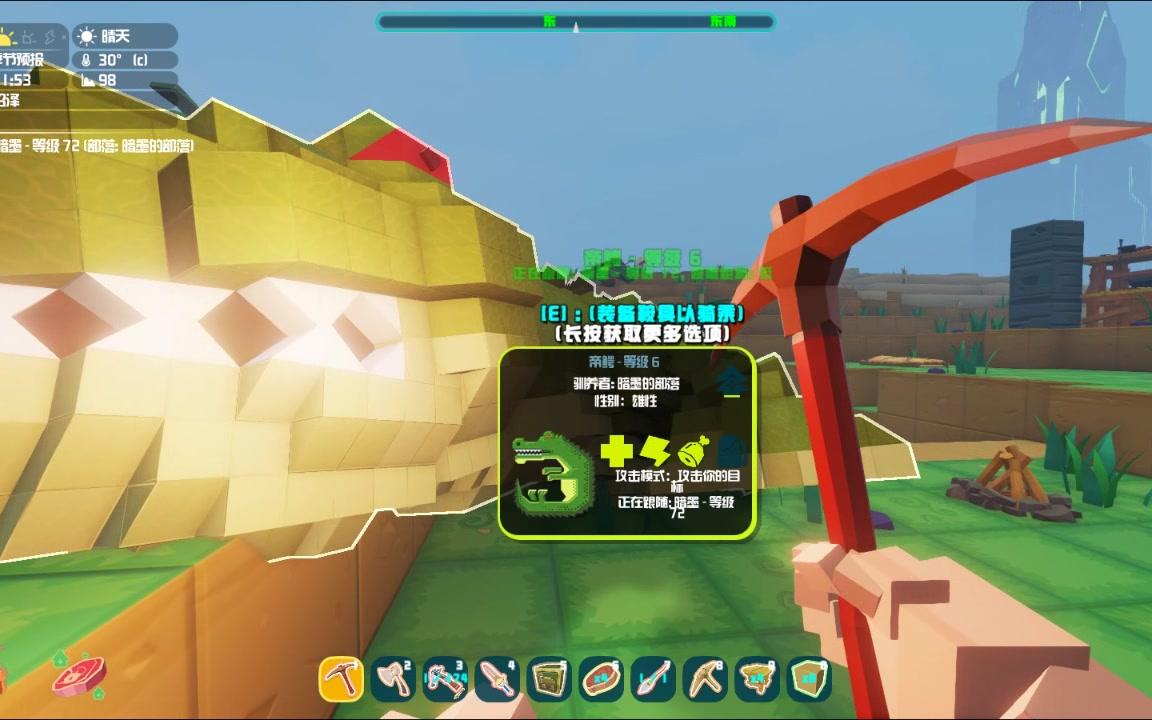
Task: Equip the spear in hotbar slot 7
Action: pos(653,678)
